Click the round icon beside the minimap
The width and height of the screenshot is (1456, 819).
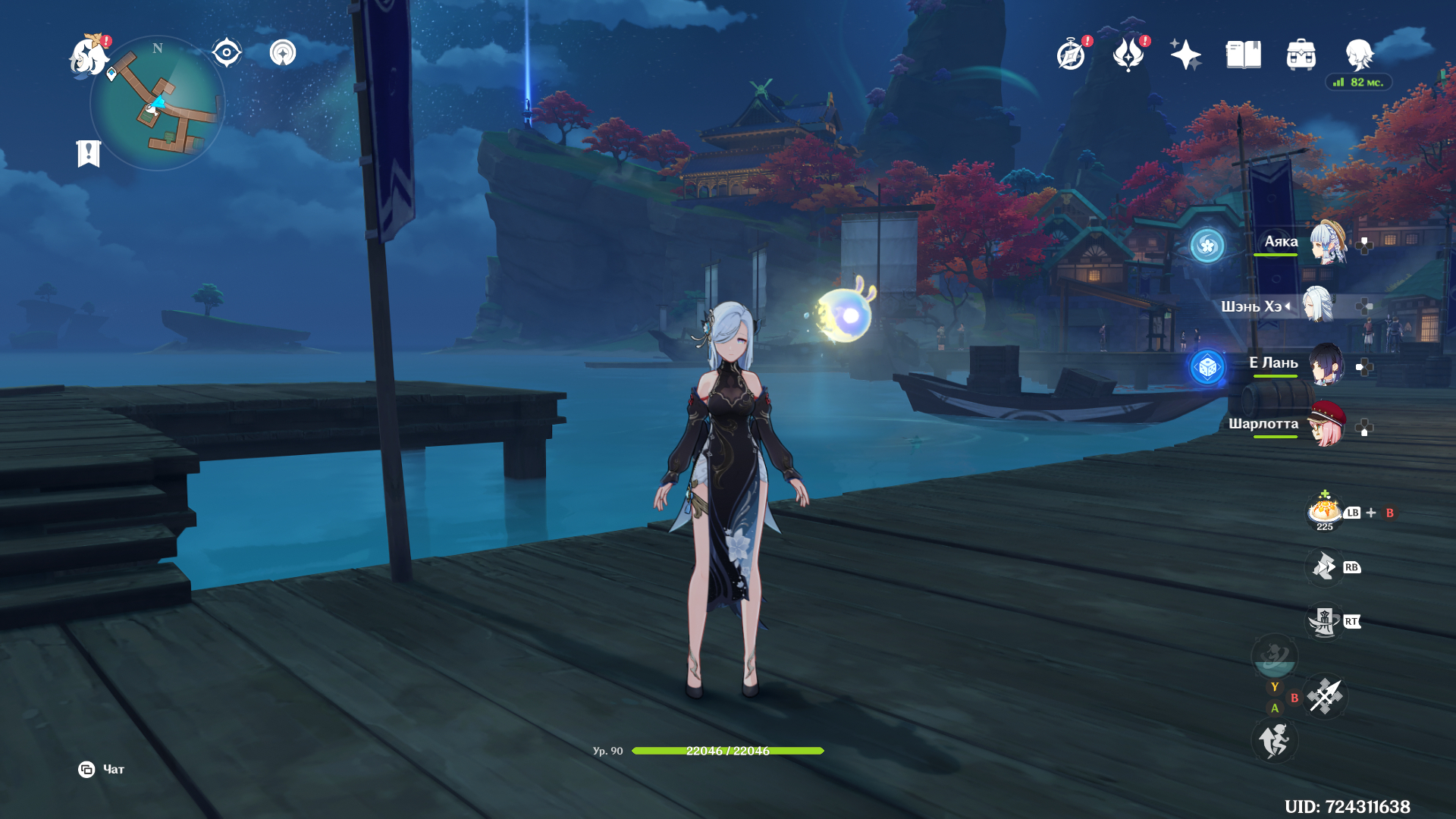click(x=283, y=53)
